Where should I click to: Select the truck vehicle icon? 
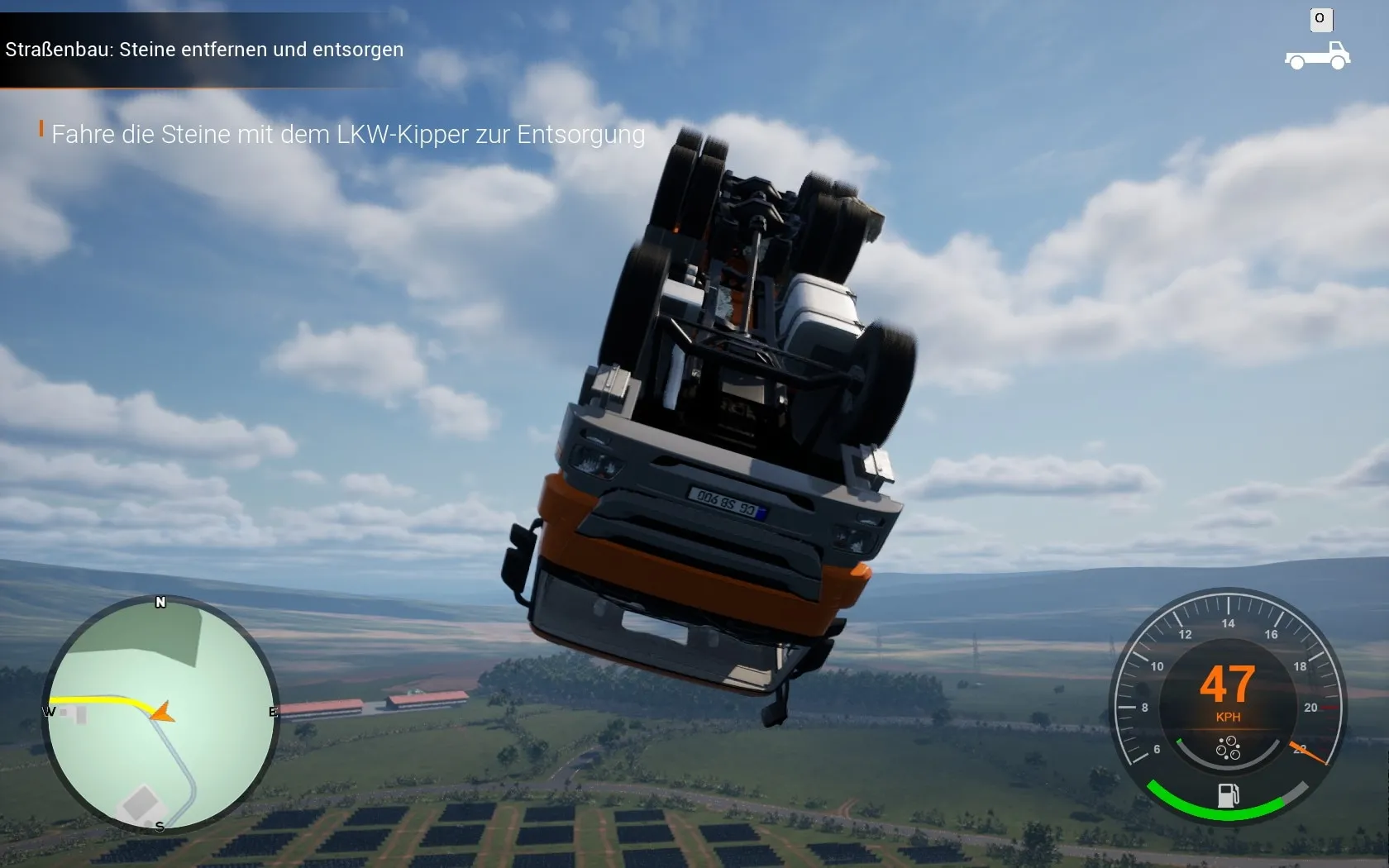tap(1317, 56)
